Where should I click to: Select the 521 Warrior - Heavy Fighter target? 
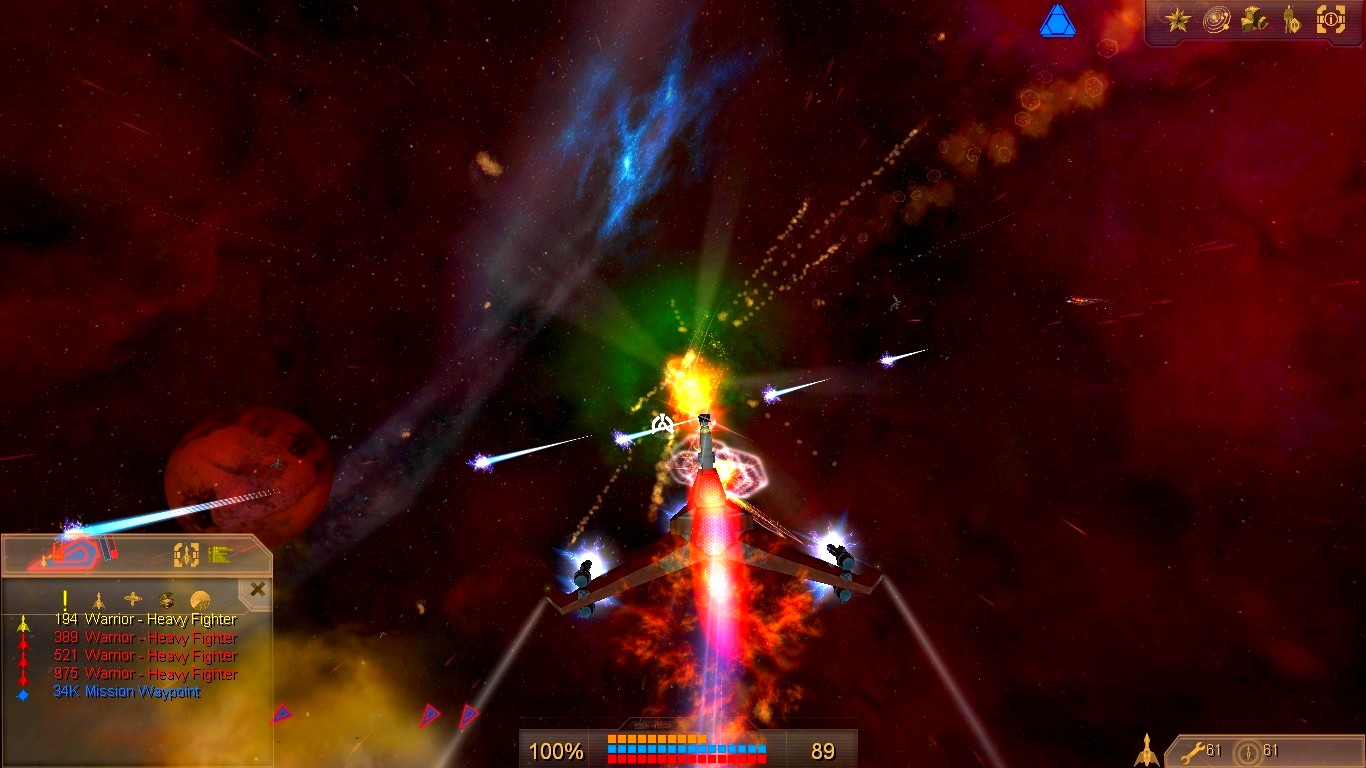(x=145, y=656)
